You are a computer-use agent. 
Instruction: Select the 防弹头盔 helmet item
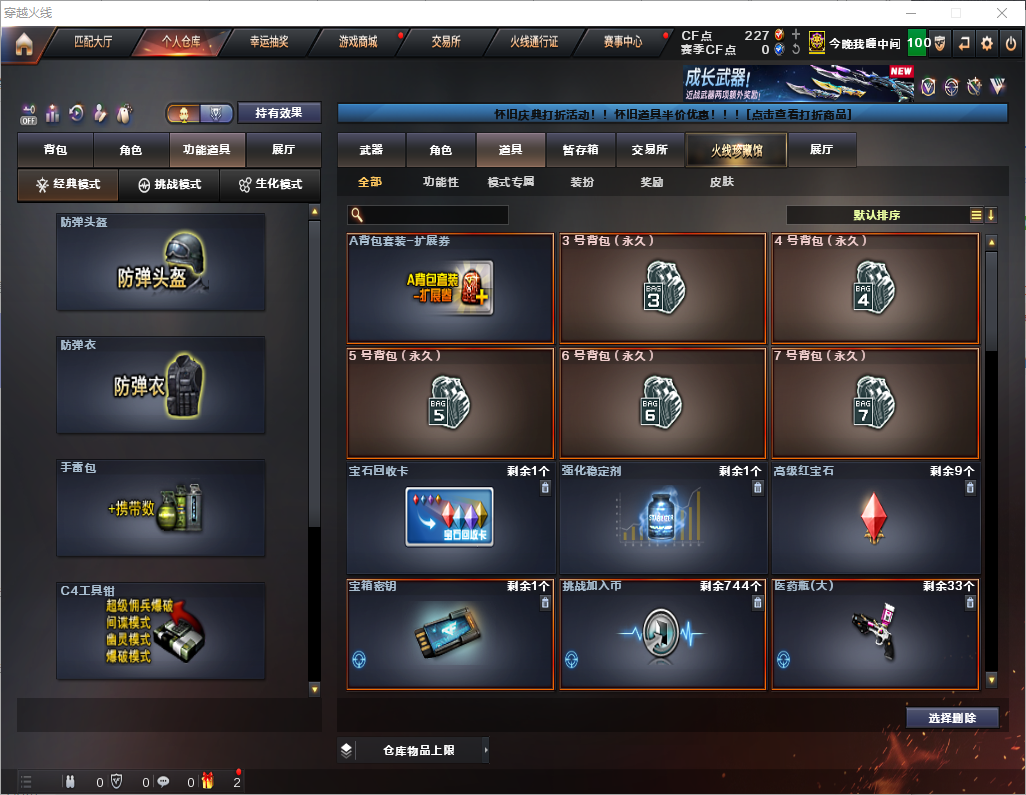pos(161,261)
